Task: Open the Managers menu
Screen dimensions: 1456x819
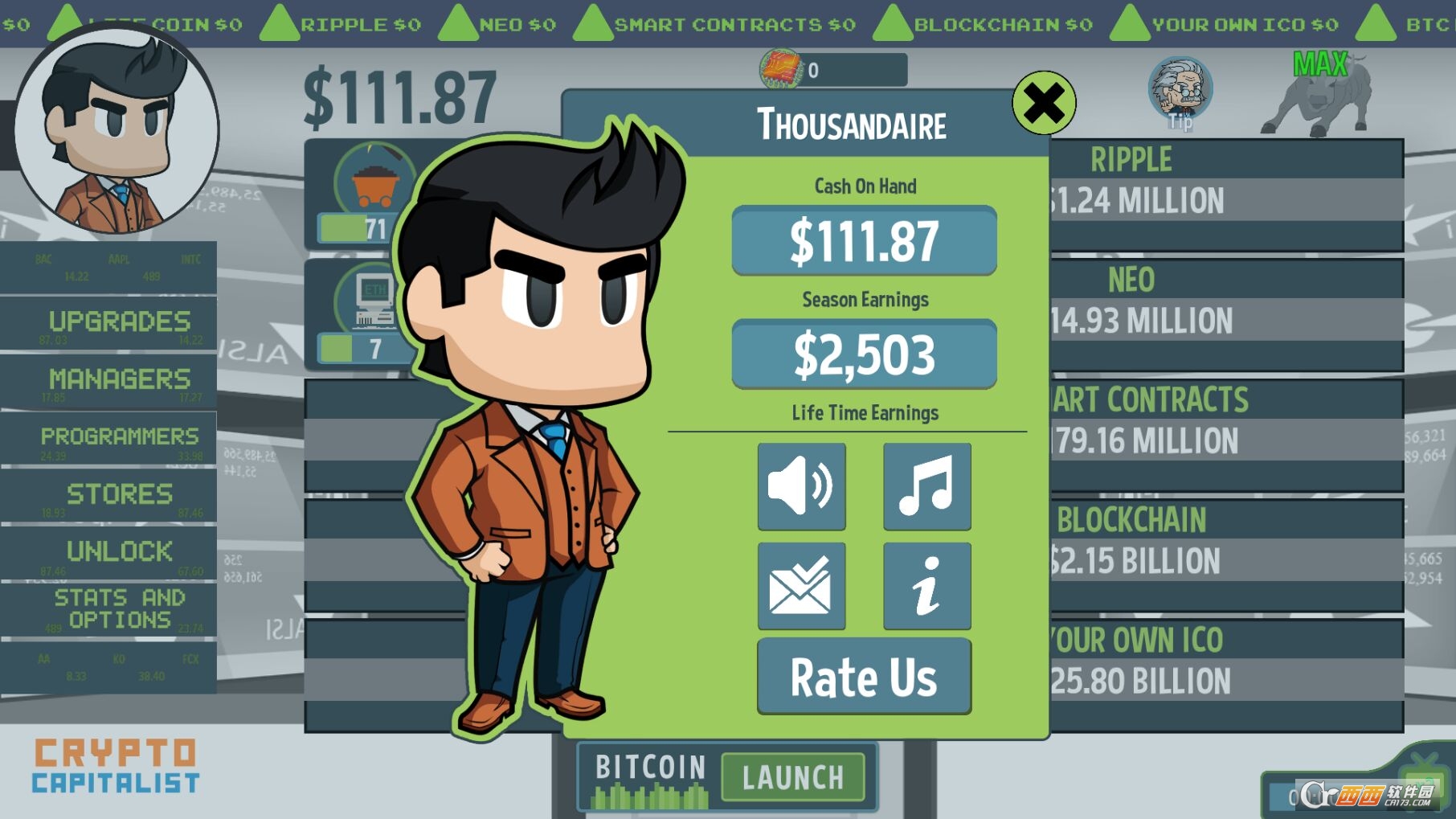Action: point(117,379)
